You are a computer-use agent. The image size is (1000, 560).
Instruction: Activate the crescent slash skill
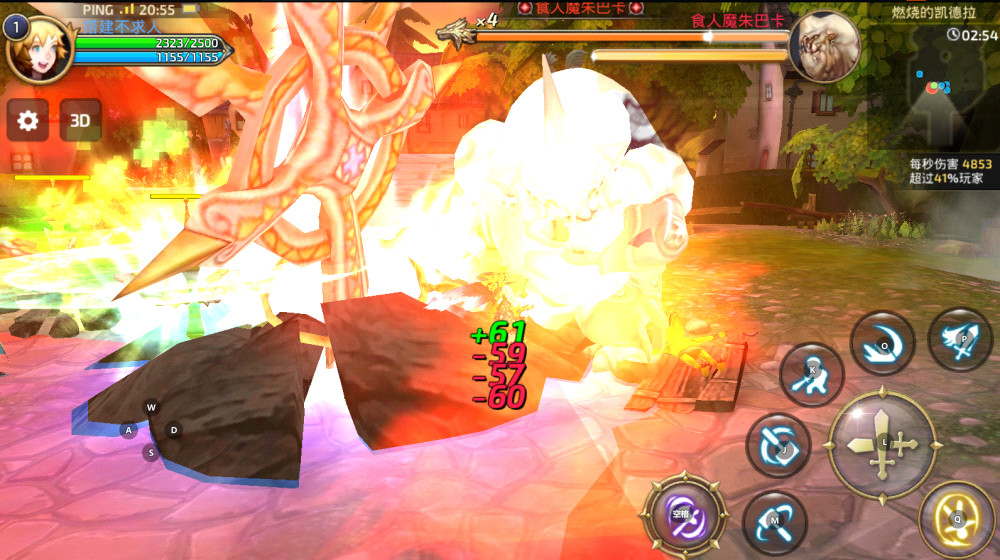tap(882, 343)
